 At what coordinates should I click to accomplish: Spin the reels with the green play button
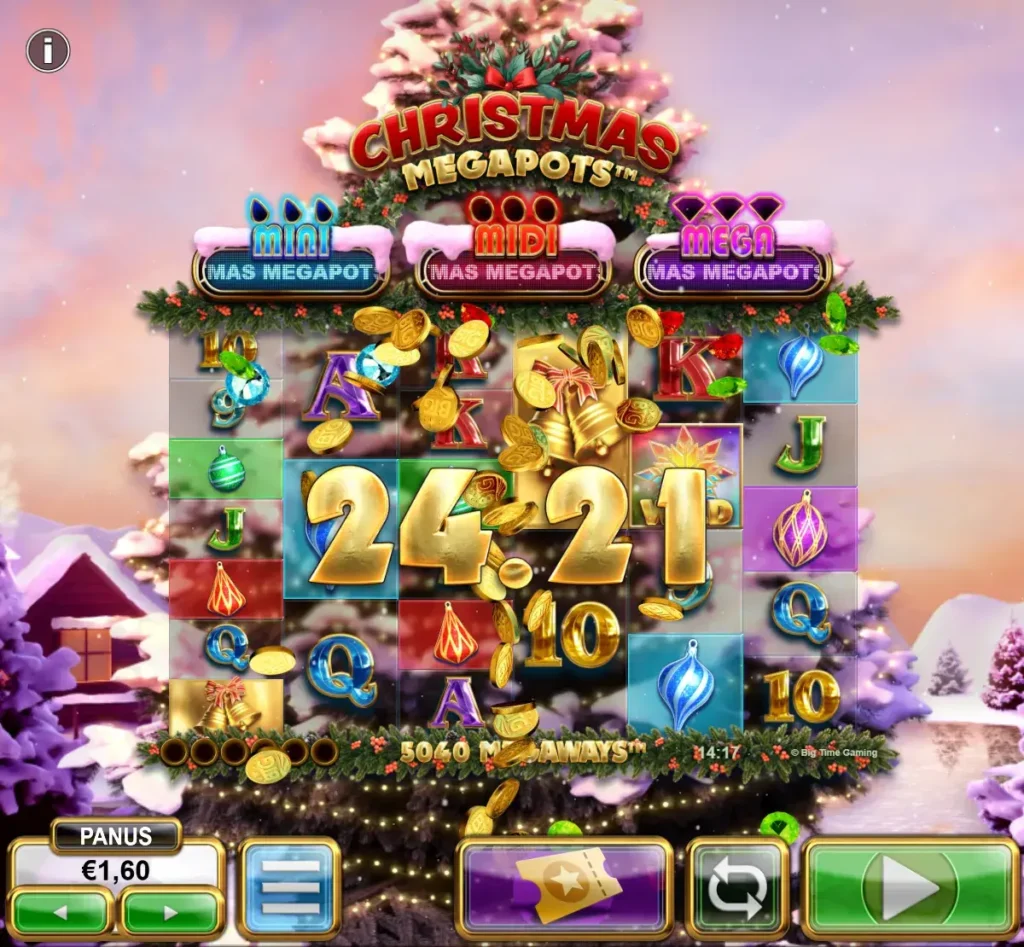point(910,888)
